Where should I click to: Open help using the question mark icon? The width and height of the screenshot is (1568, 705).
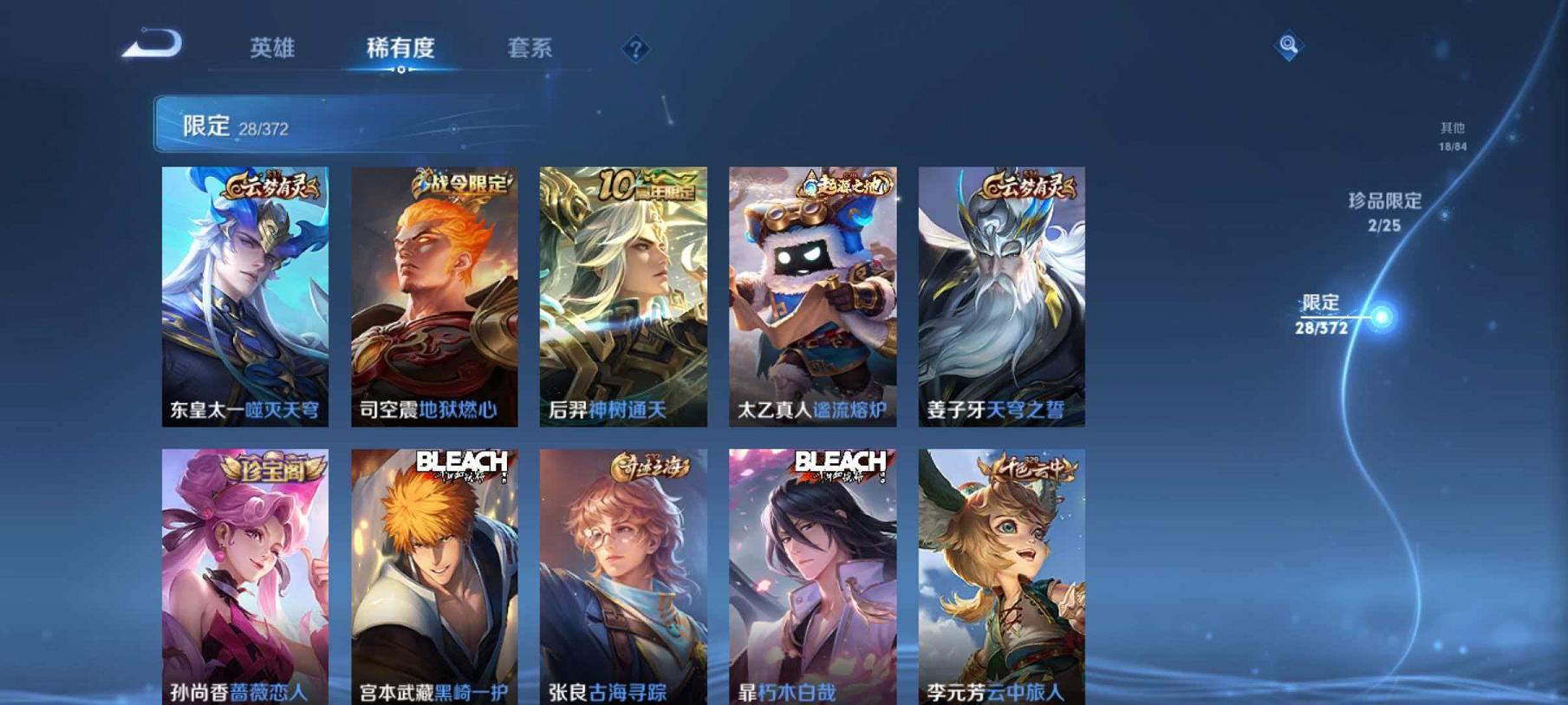636,49
